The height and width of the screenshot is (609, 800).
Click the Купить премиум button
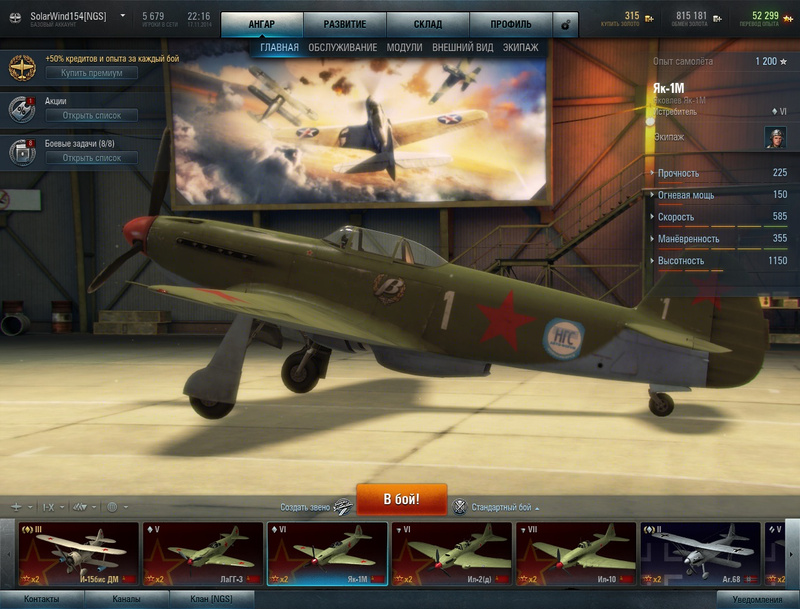91,73
